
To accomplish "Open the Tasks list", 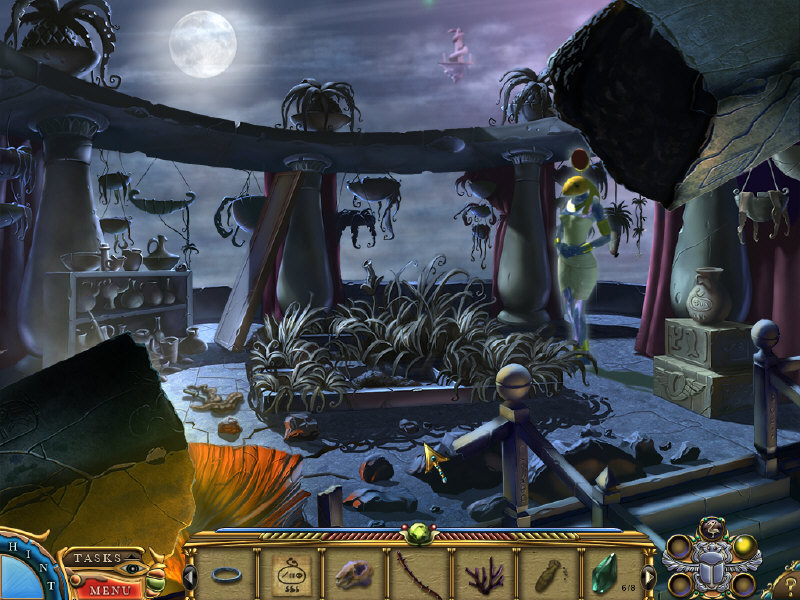I will coord(98,558).
